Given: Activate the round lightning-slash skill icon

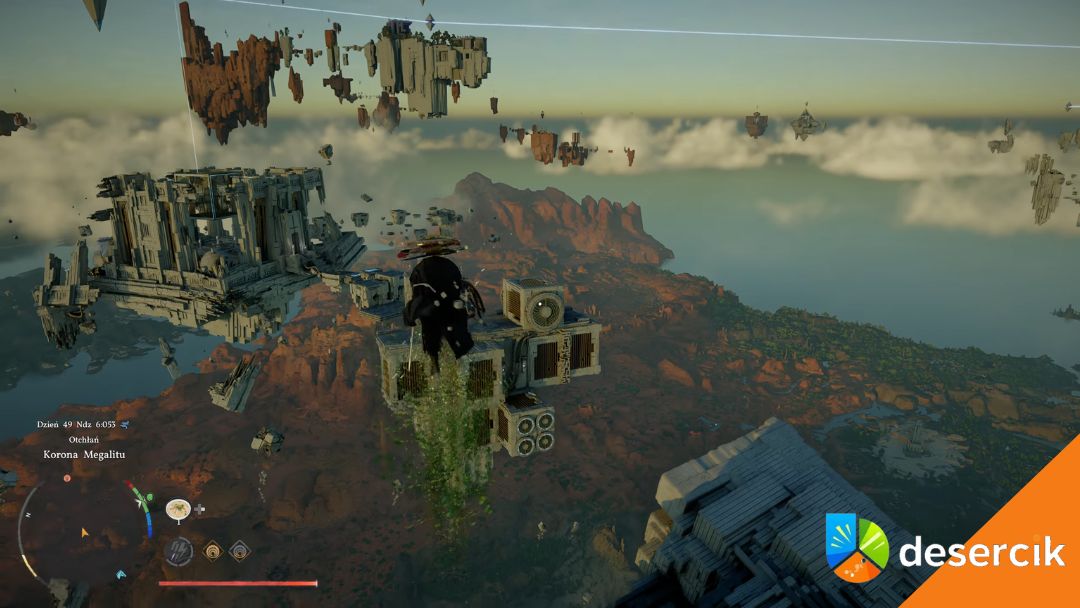Looking at the screenshot, I should tap(178, 550).
